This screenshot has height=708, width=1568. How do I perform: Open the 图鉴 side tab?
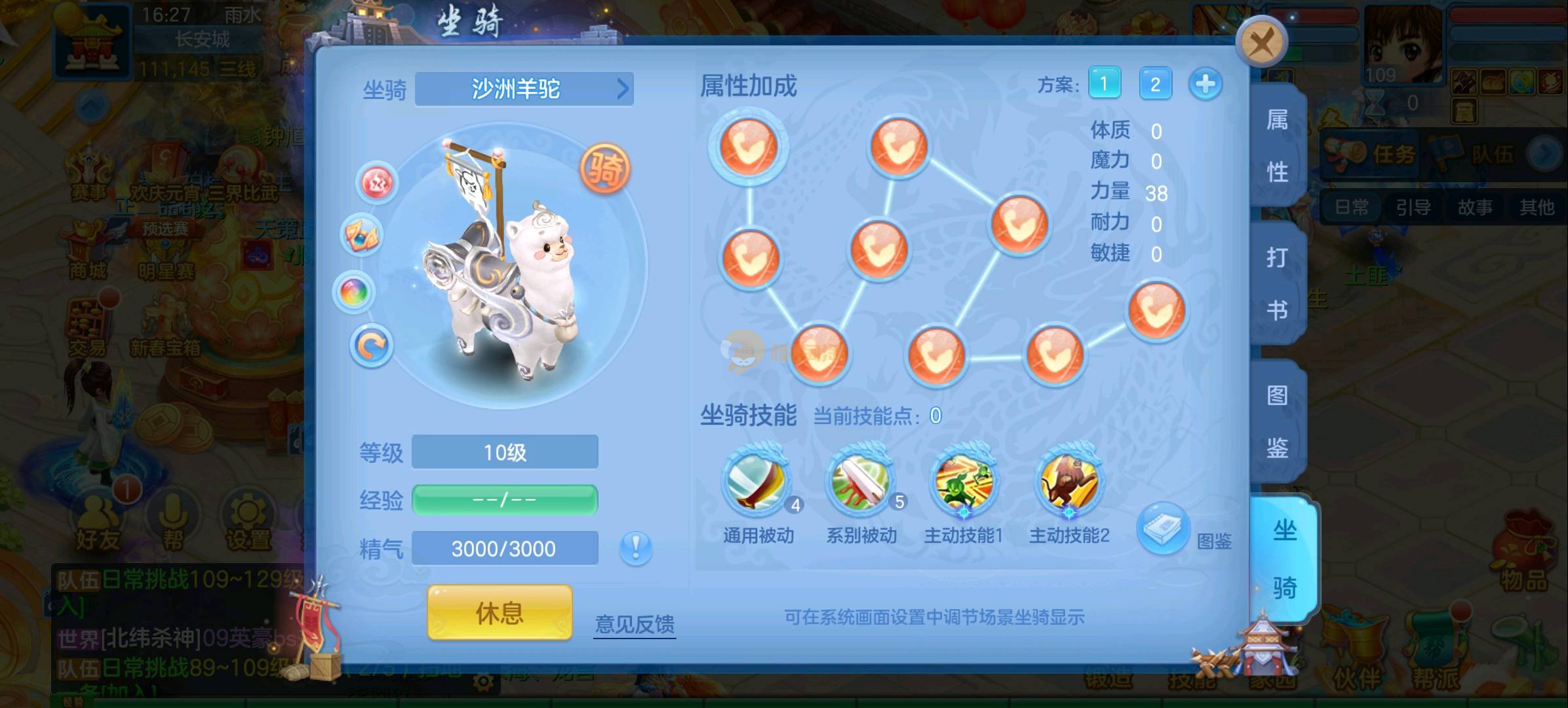pyautogui.click(x=1277, y=422)
